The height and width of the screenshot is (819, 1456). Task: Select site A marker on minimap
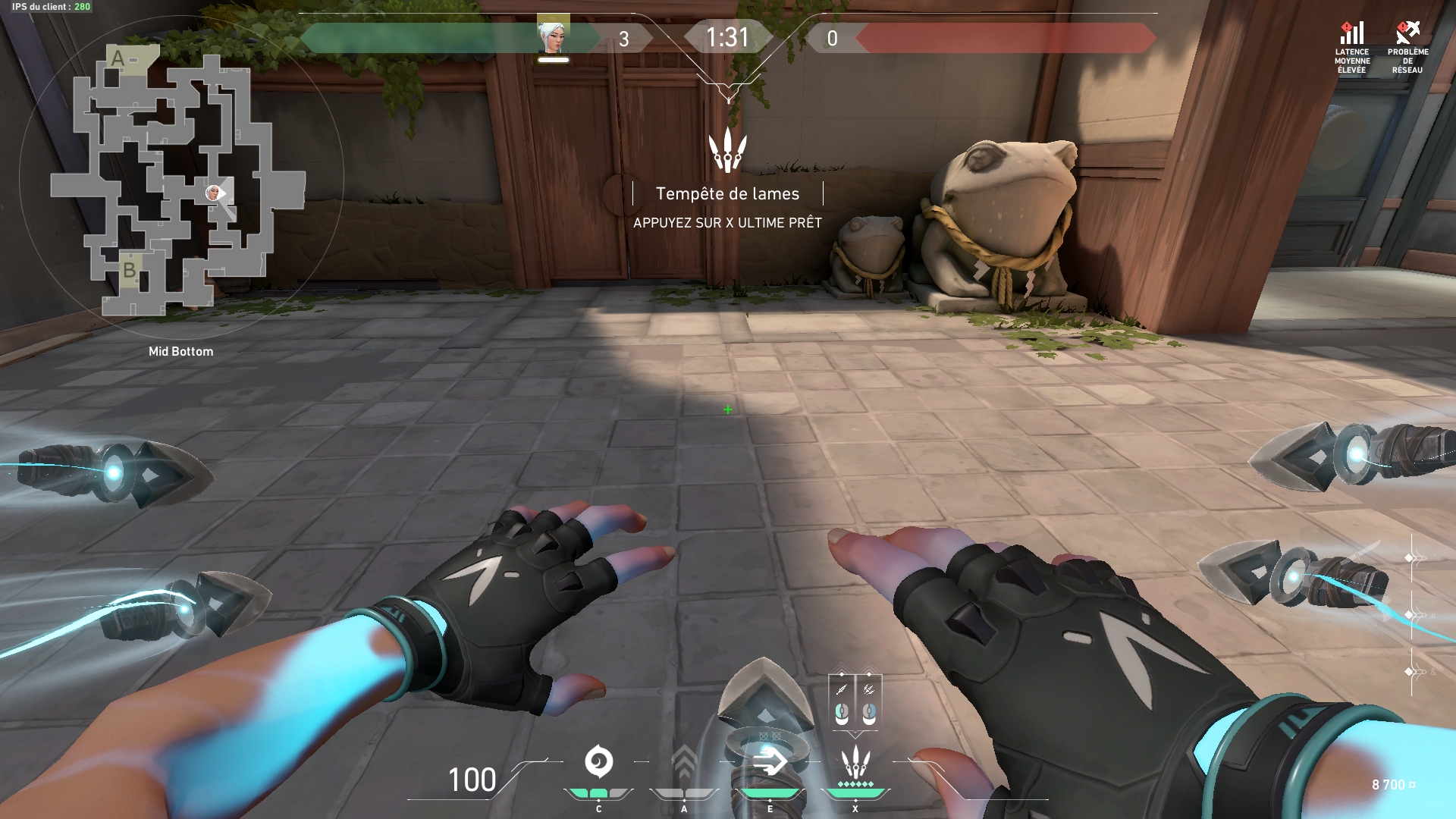tap(118, 58)
